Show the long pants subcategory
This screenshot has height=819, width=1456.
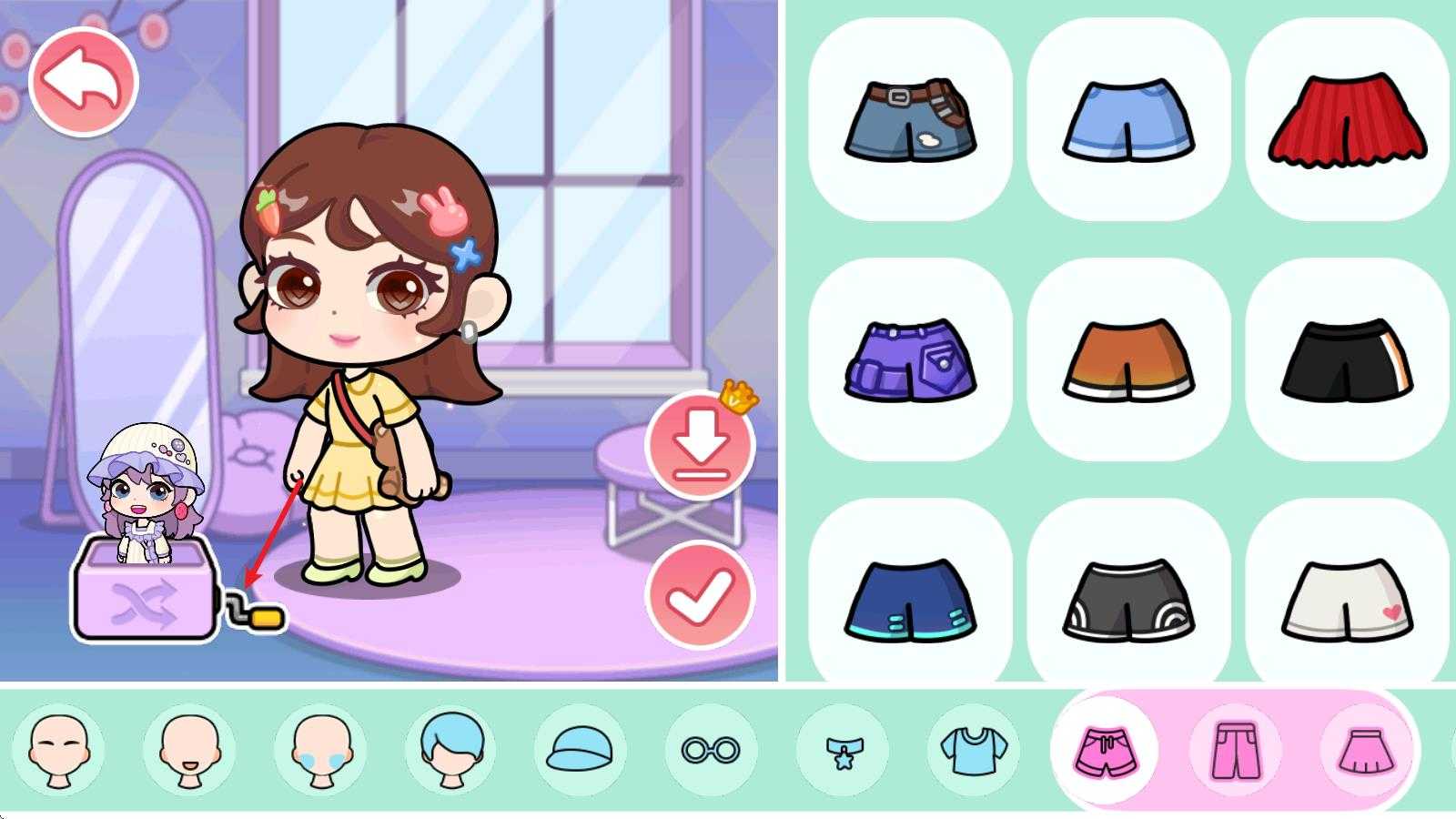pos(1236,751)
